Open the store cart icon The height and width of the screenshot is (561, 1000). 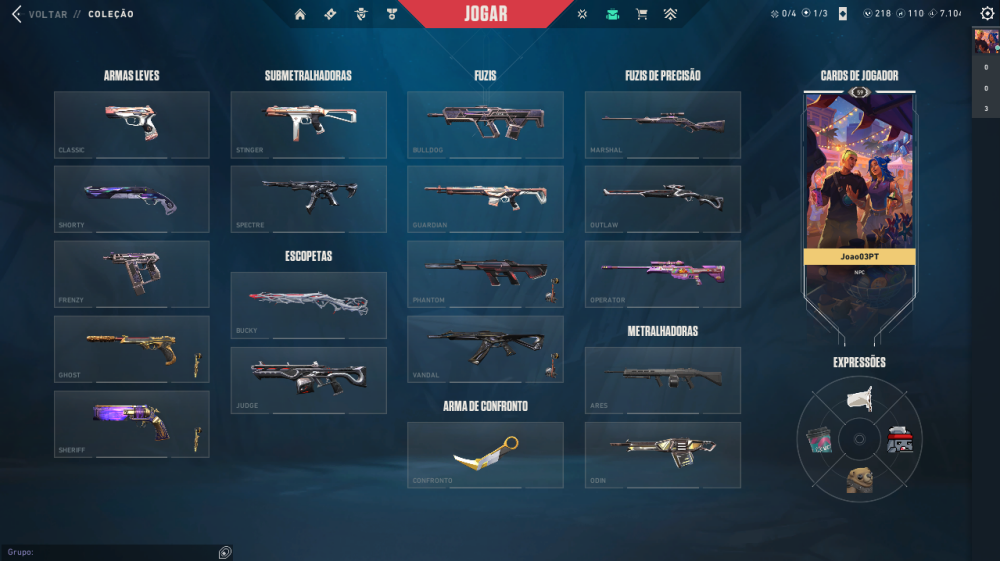642,14
